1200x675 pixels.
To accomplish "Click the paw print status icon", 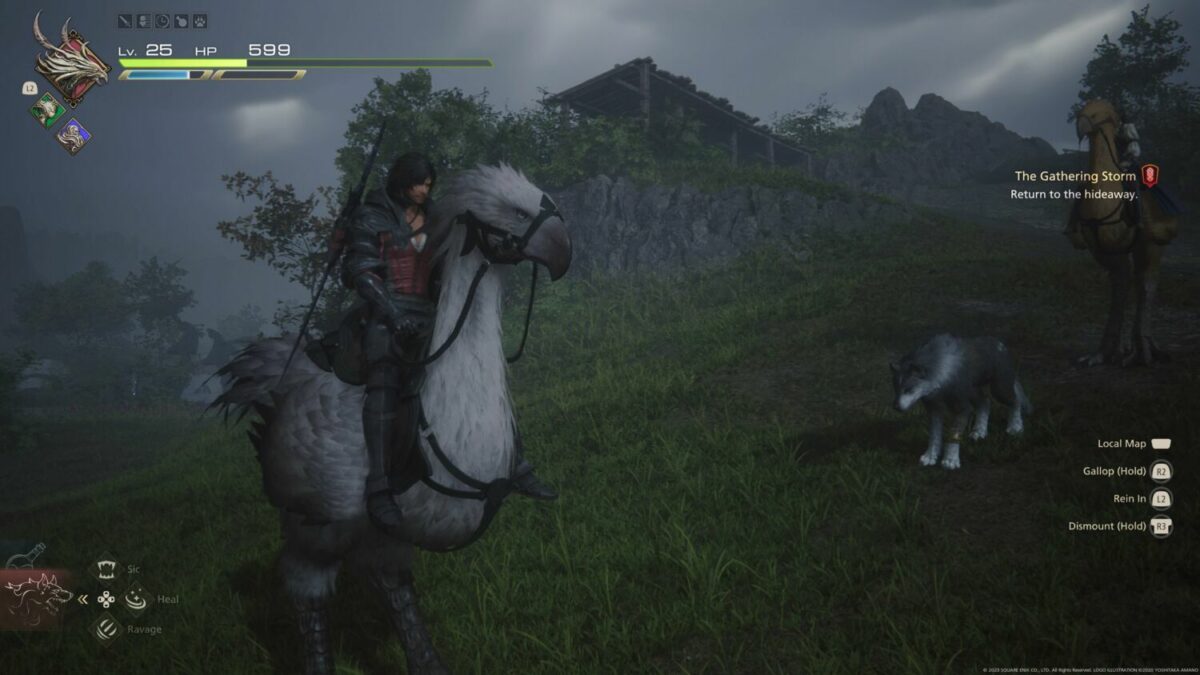I will (x=199, y=20).
